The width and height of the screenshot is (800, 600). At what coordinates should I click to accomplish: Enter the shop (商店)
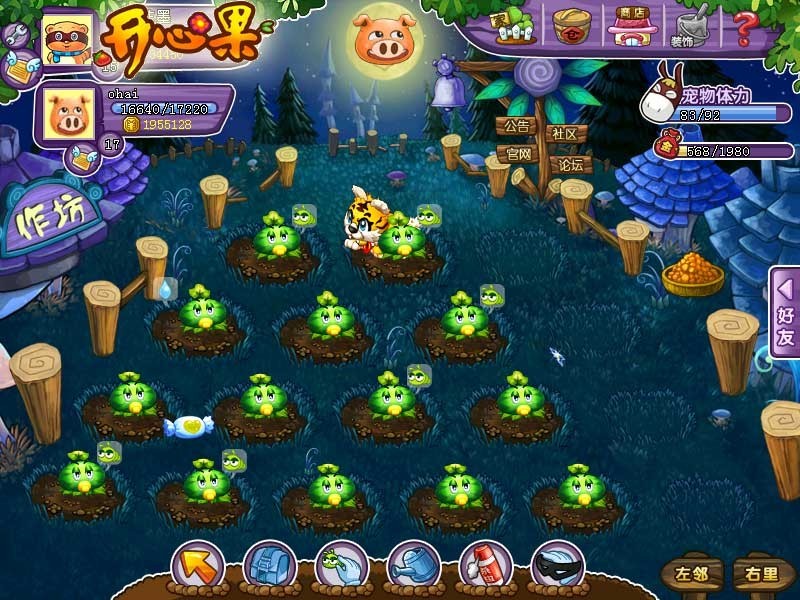pyautogui.click(x=631, y=26)
